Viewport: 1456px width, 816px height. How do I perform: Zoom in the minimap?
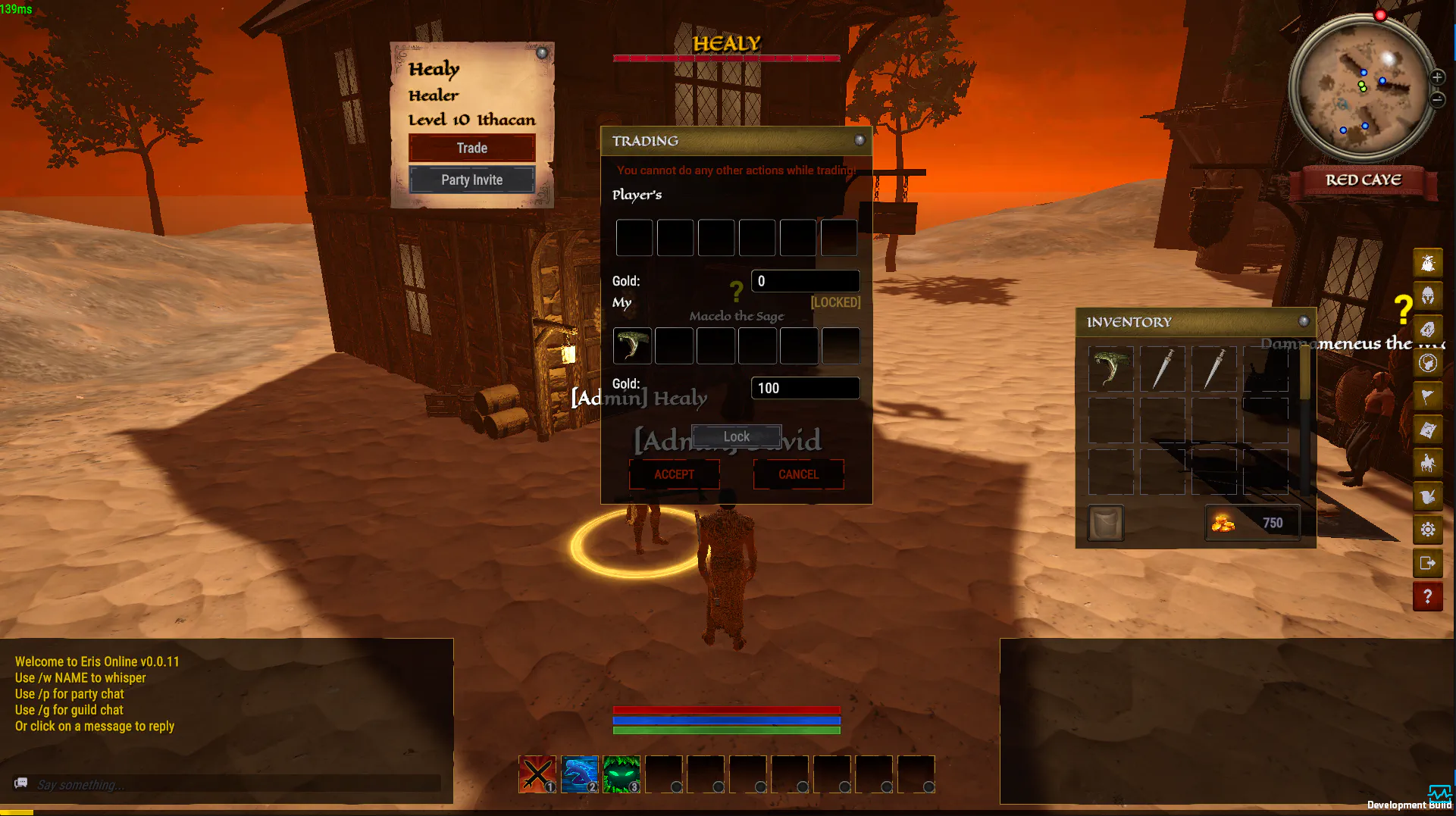point(1437,77)
